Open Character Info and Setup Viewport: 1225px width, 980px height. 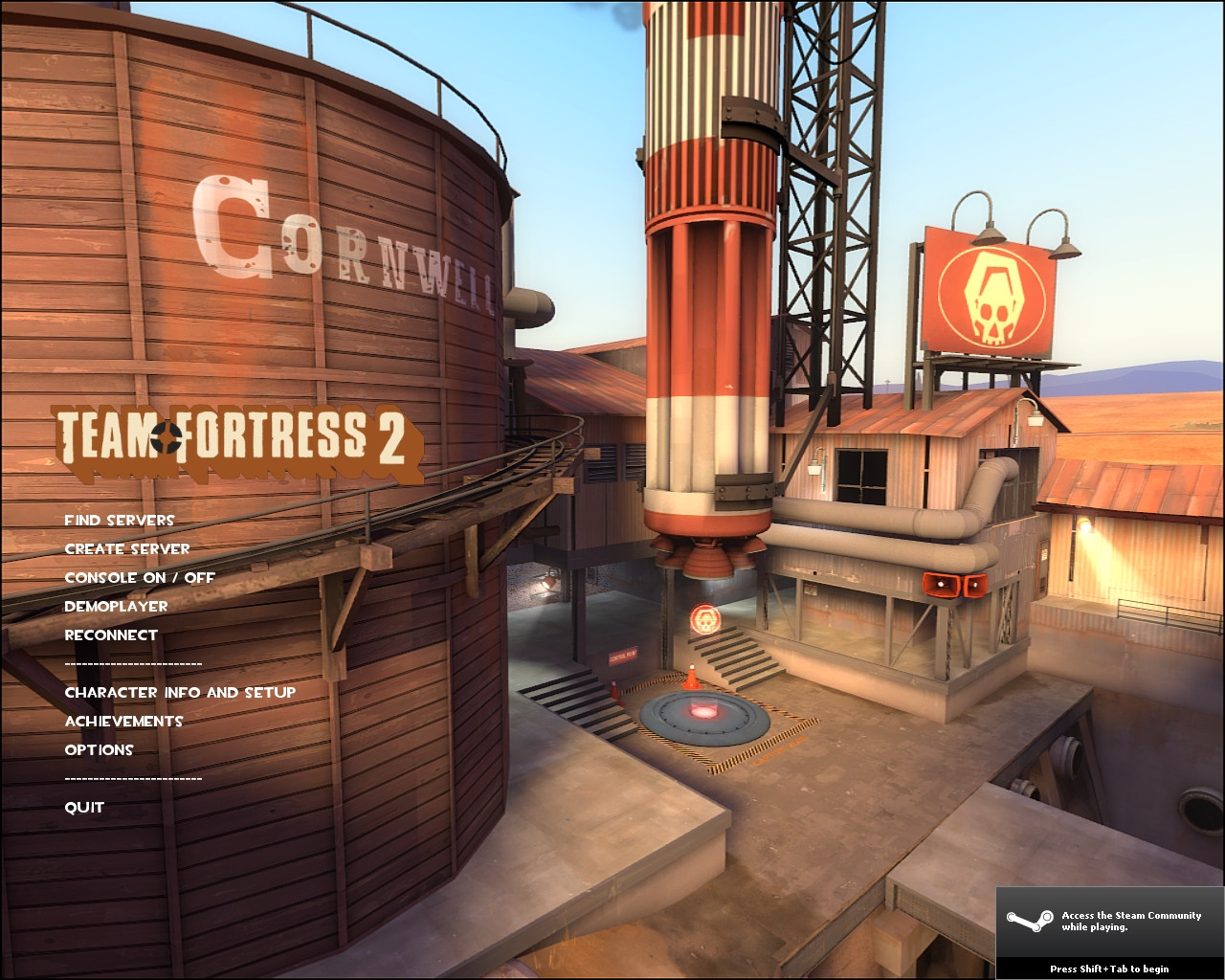pos(180,692)
